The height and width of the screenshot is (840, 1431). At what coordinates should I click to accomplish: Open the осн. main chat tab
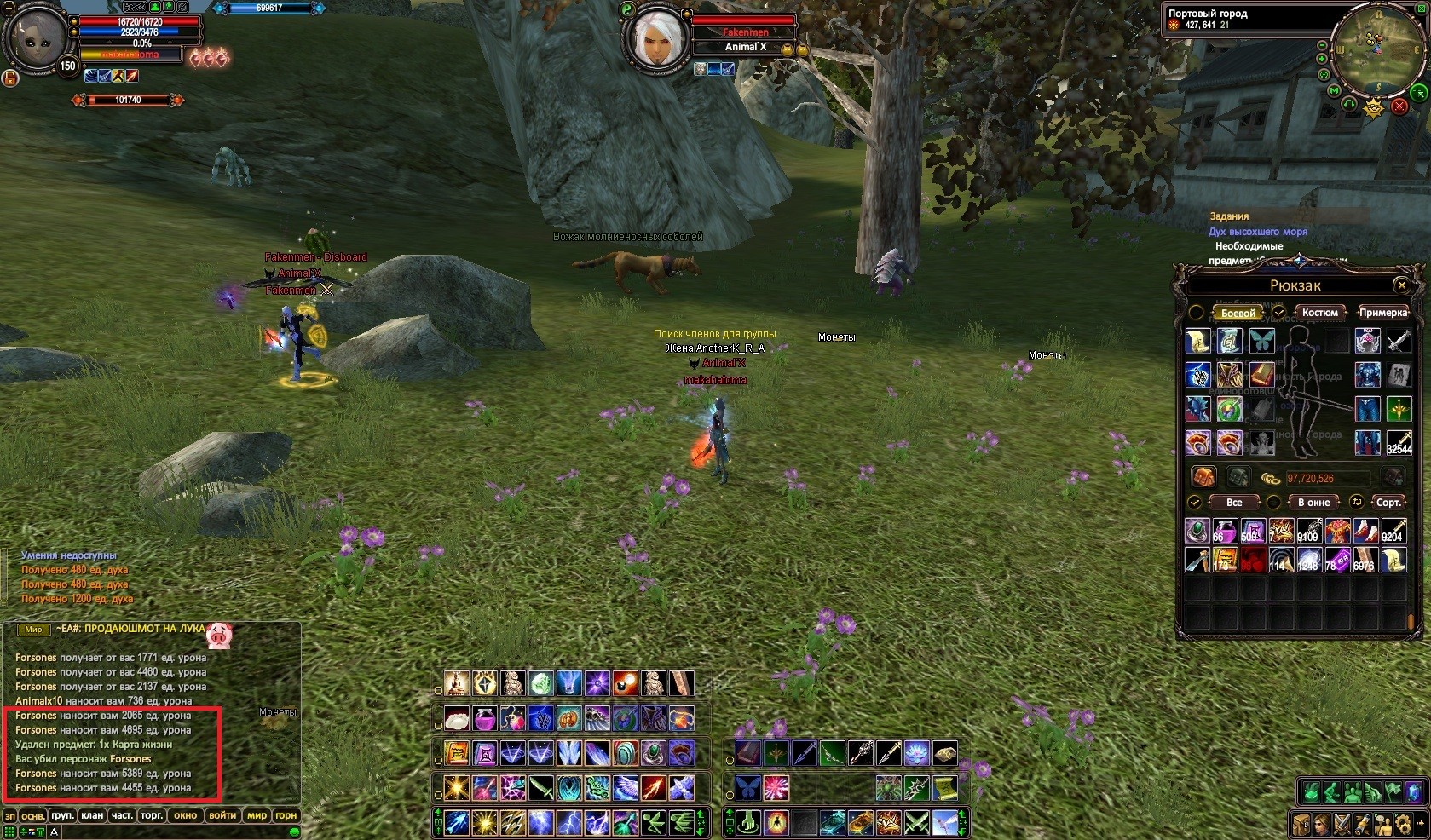[x=33, y=815]
